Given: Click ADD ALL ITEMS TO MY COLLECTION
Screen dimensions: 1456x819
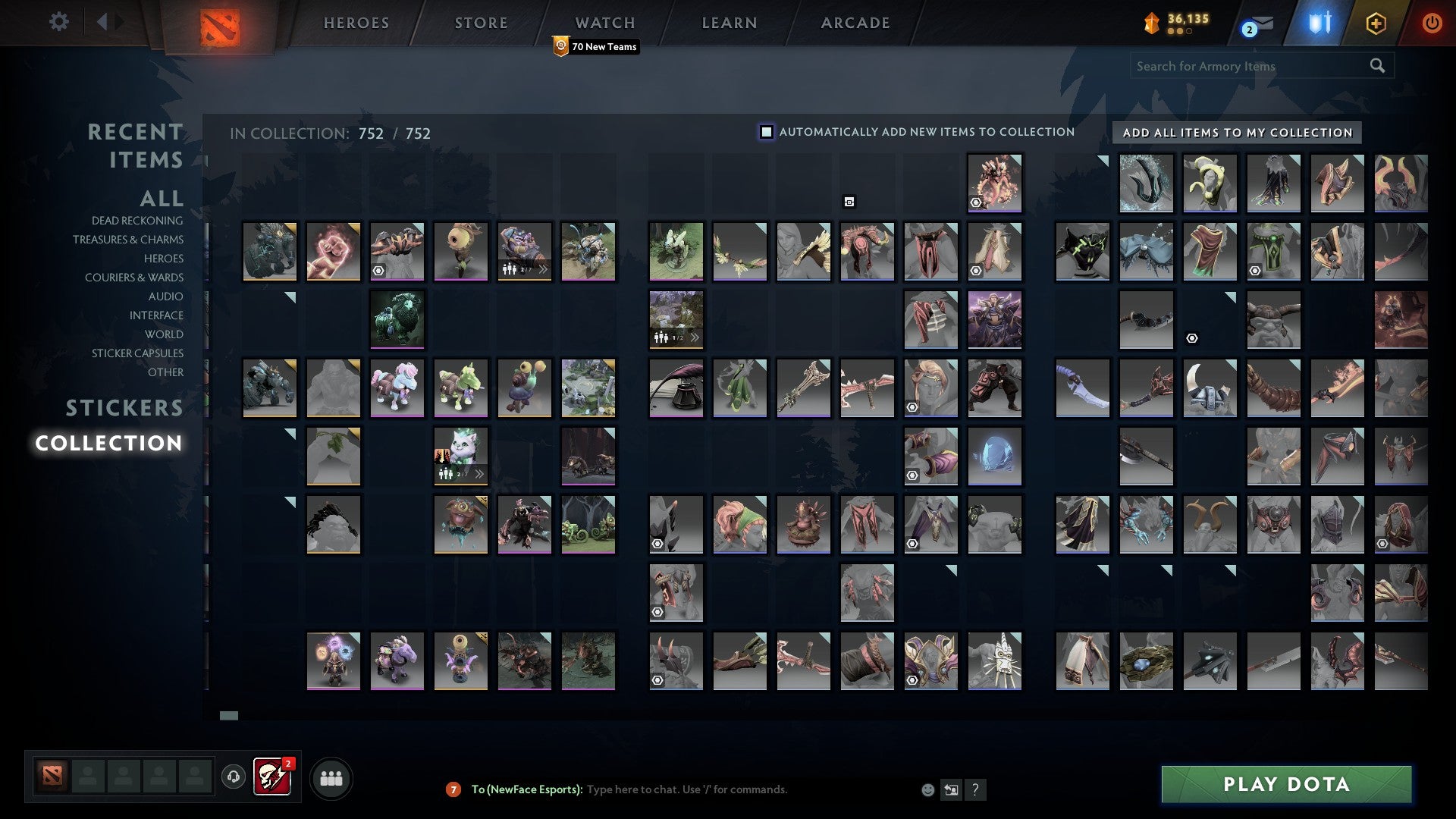Looking at the screenshot, I should (1239, 132).
